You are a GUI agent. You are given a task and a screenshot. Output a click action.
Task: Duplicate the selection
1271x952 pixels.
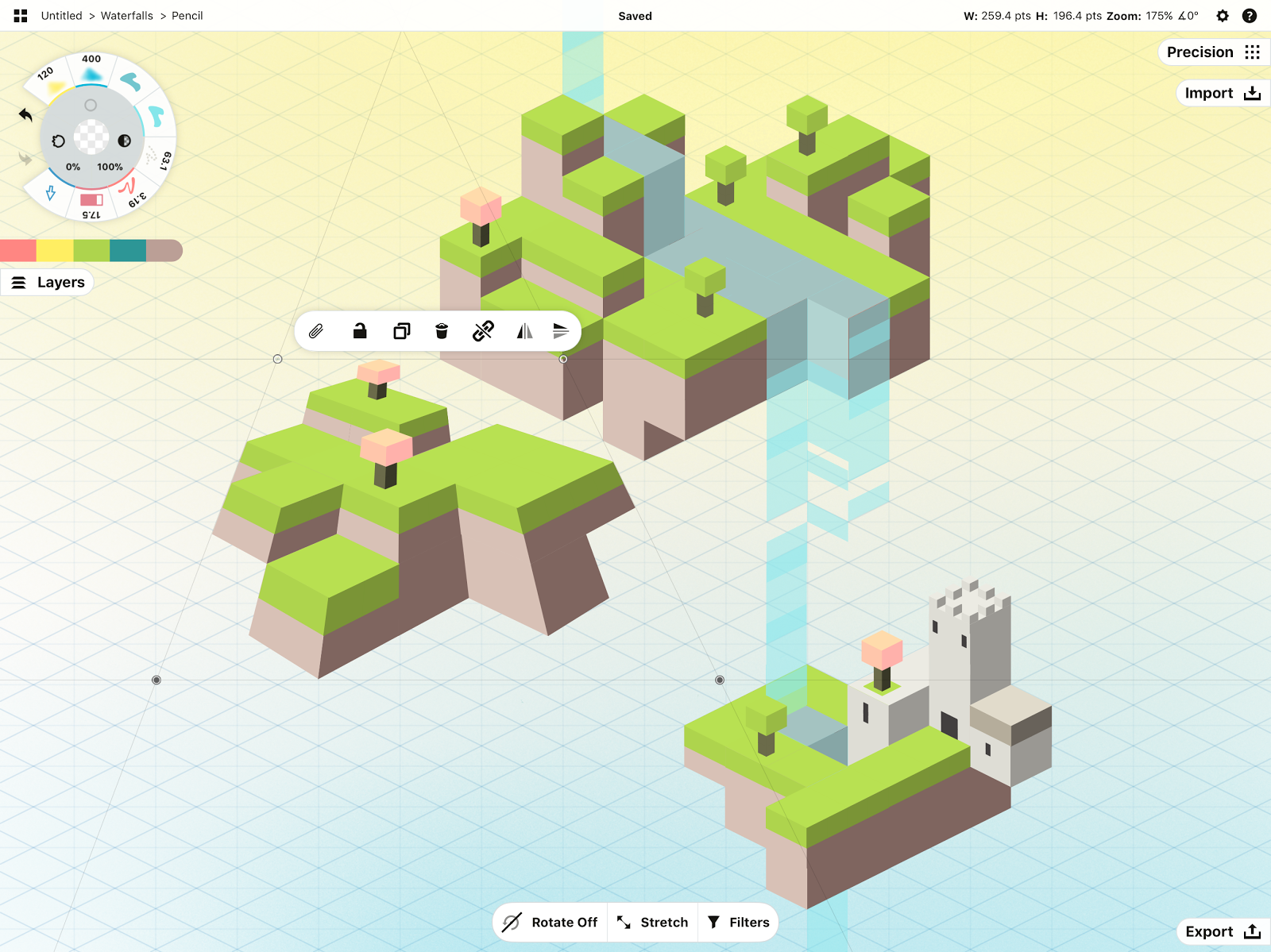(402, 331)
